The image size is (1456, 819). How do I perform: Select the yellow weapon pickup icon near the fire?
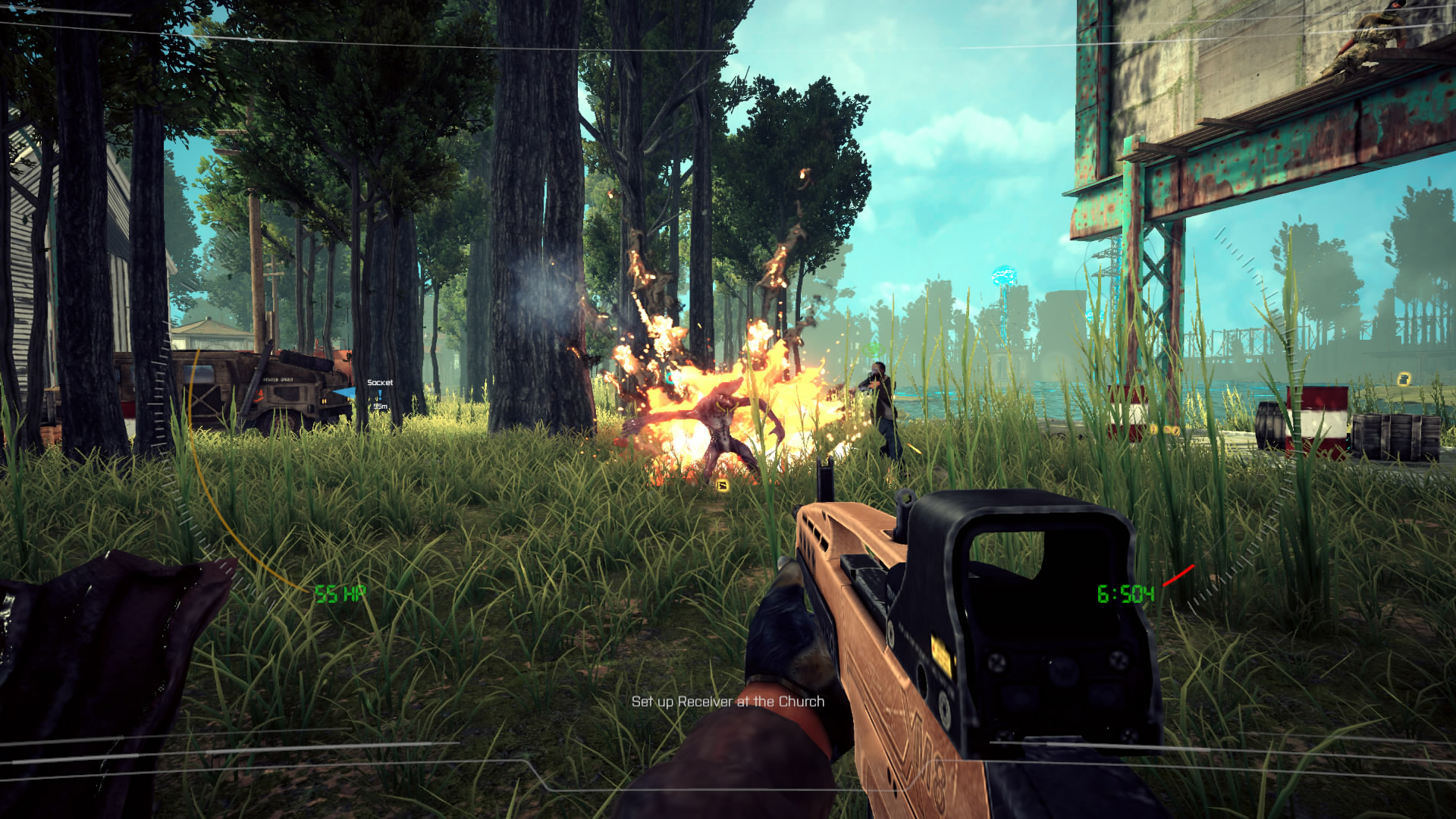722,486
